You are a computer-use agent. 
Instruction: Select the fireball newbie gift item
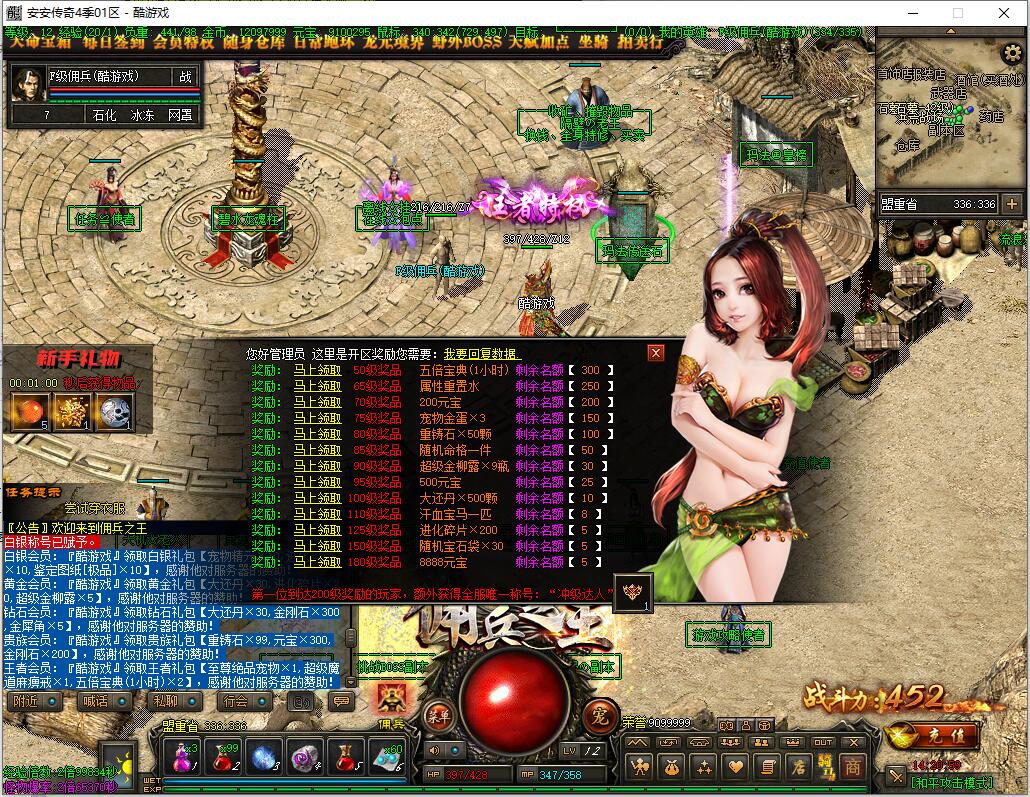29,411
